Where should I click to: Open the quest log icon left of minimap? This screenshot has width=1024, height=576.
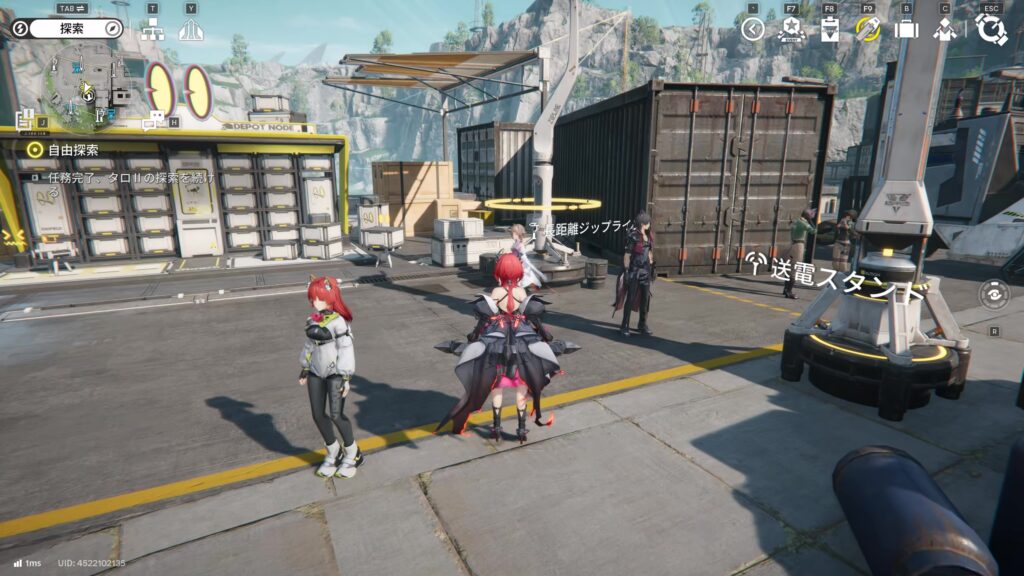tap(26, 118)
